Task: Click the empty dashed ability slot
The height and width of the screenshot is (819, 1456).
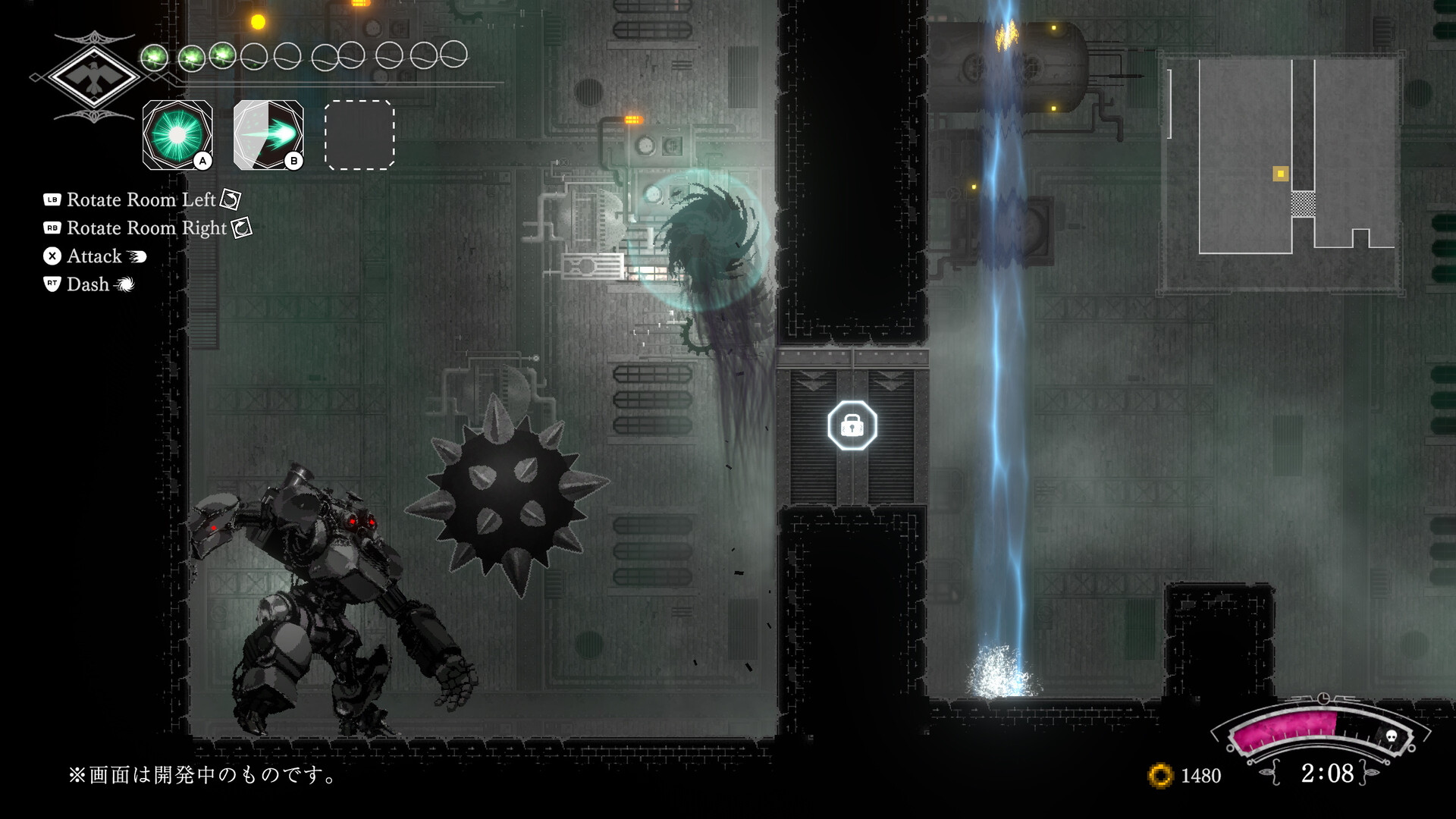Action: [x=359, y=135]
